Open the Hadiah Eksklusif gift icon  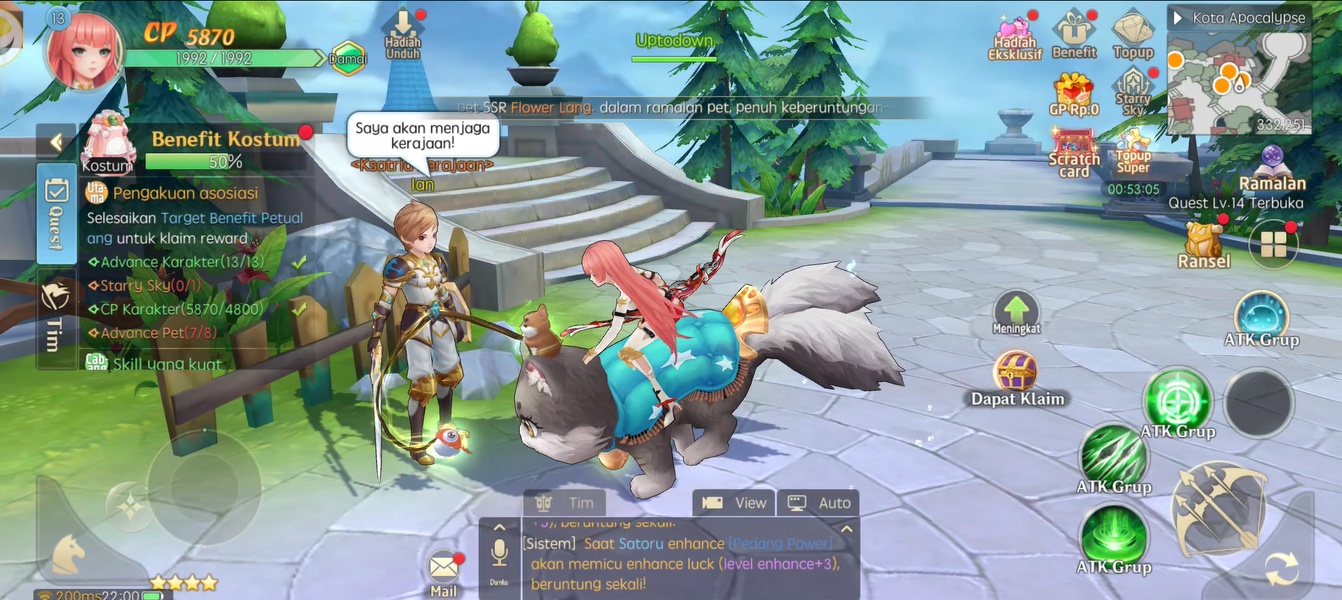(x=1015, y=35)
